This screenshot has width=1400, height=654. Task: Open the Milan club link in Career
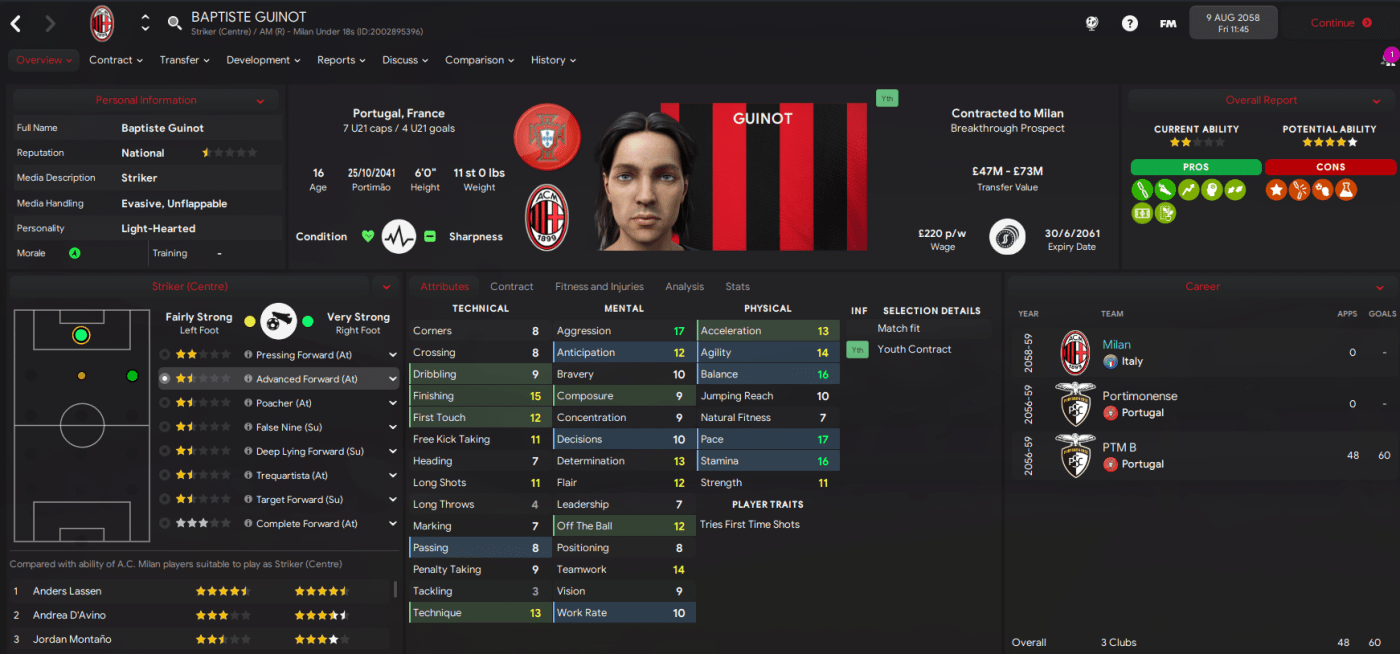pyautogui.click(x=1116, y=345)
